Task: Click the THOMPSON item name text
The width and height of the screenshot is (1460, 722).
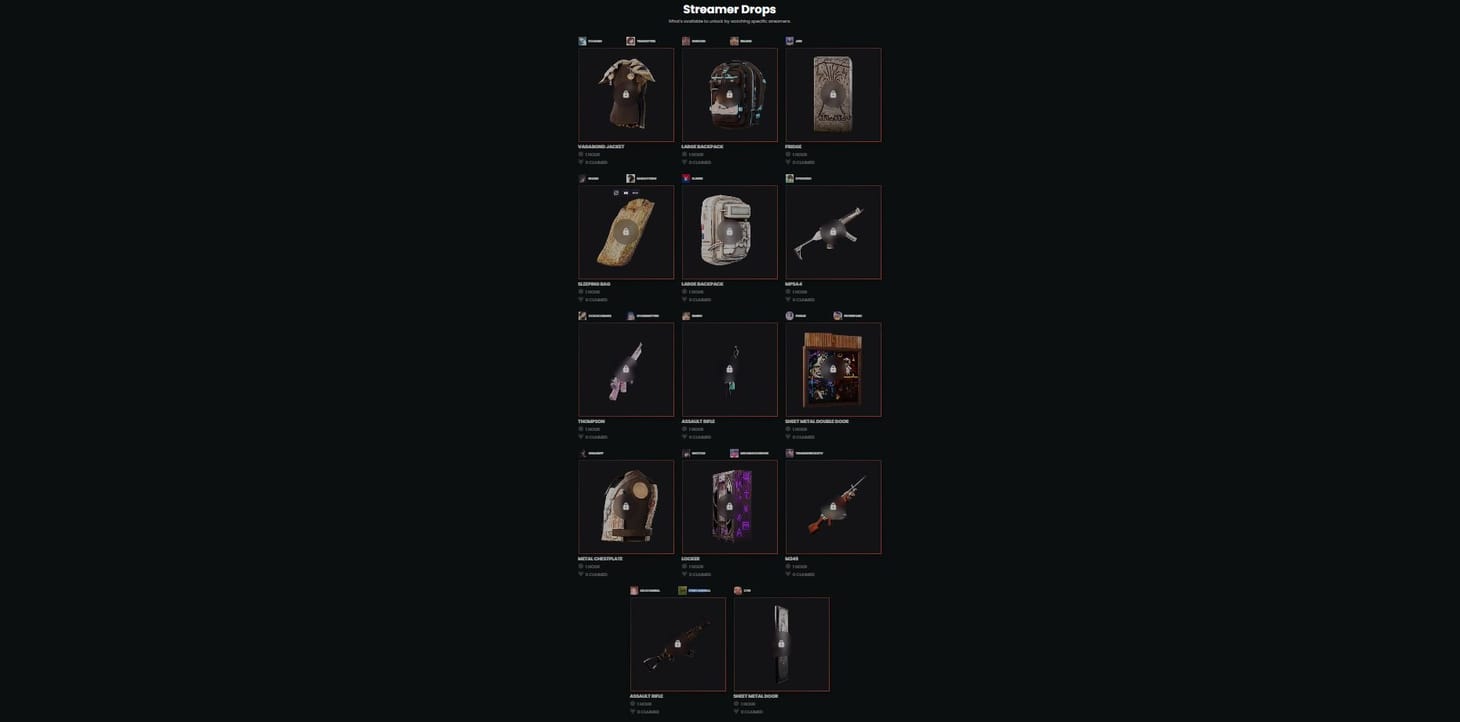Action: pyautogui.click(x=590, y=421)
